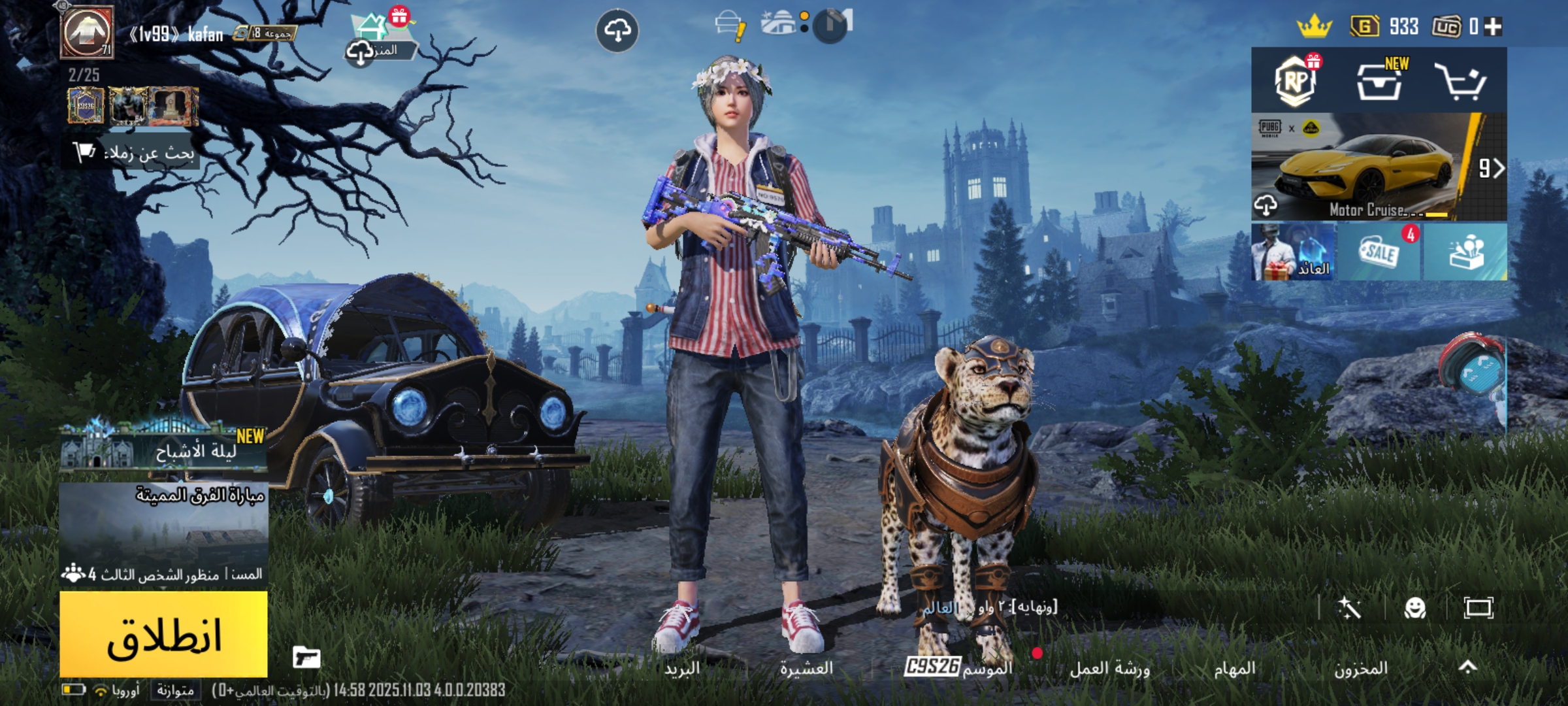
Task: Open the player profile avatar
Action: point(87,31)
